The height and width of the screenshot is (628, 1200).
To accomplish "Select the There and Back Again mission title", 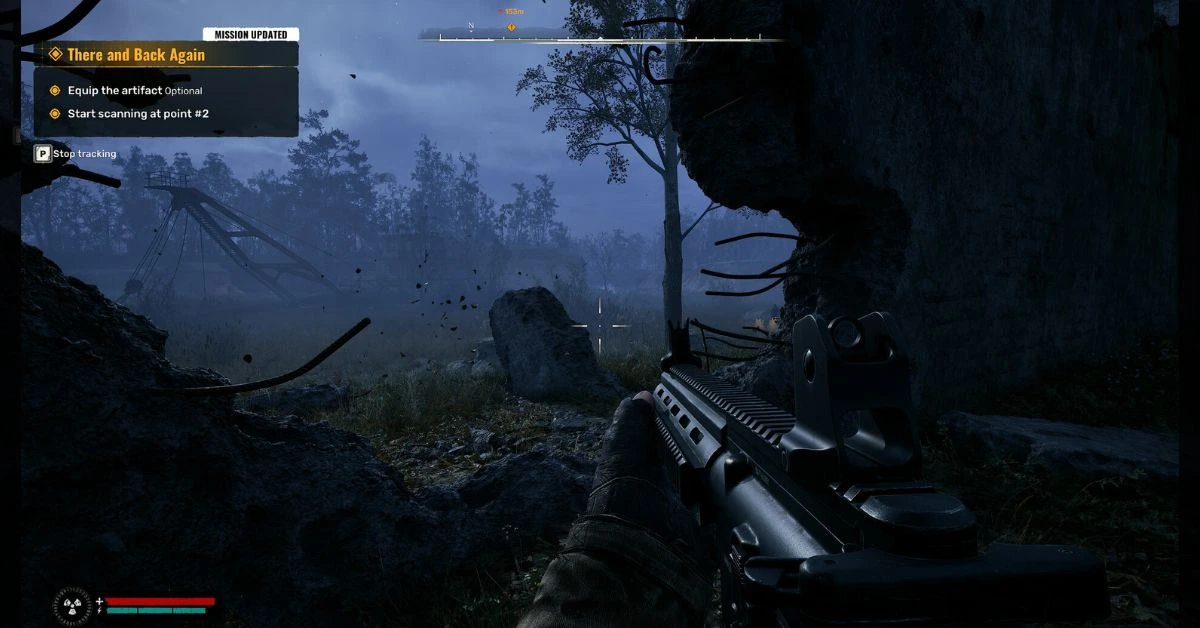I will (136, 54).
